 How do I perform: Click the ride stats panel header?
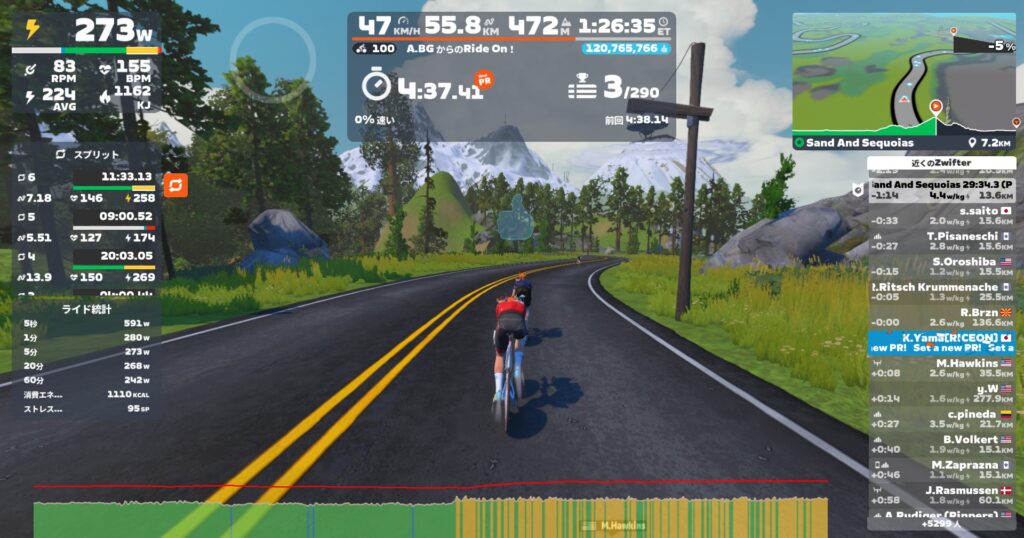[86, 309]
